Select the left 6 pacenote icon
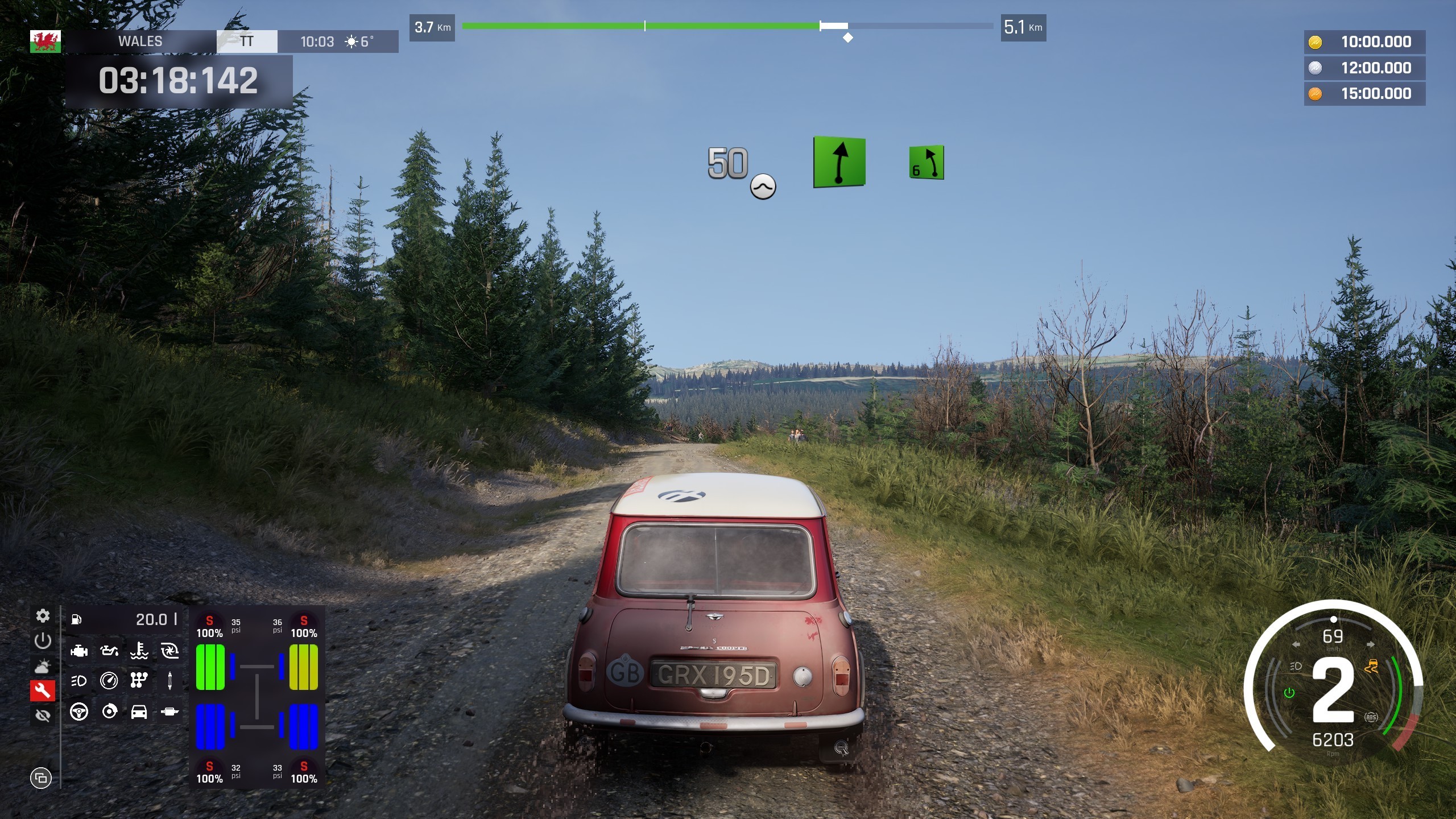 pyautogui.click(x=926, y=163)
